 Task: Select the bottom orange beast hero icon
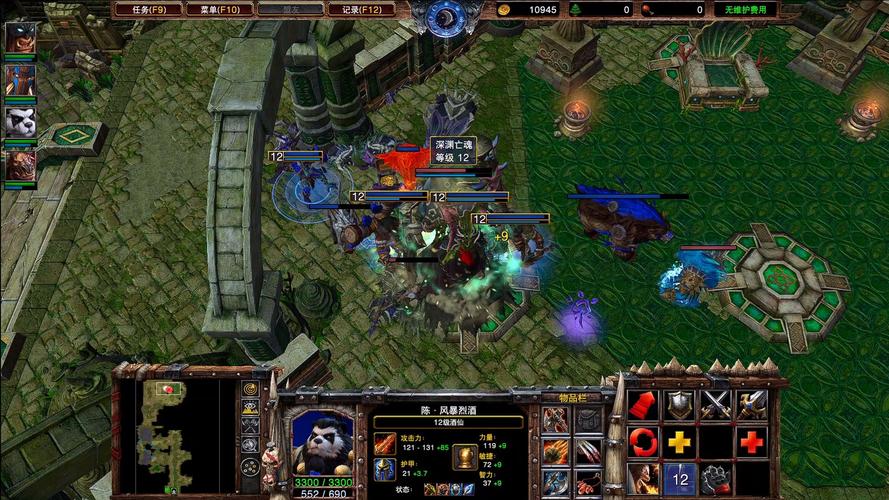coord(20,165)
